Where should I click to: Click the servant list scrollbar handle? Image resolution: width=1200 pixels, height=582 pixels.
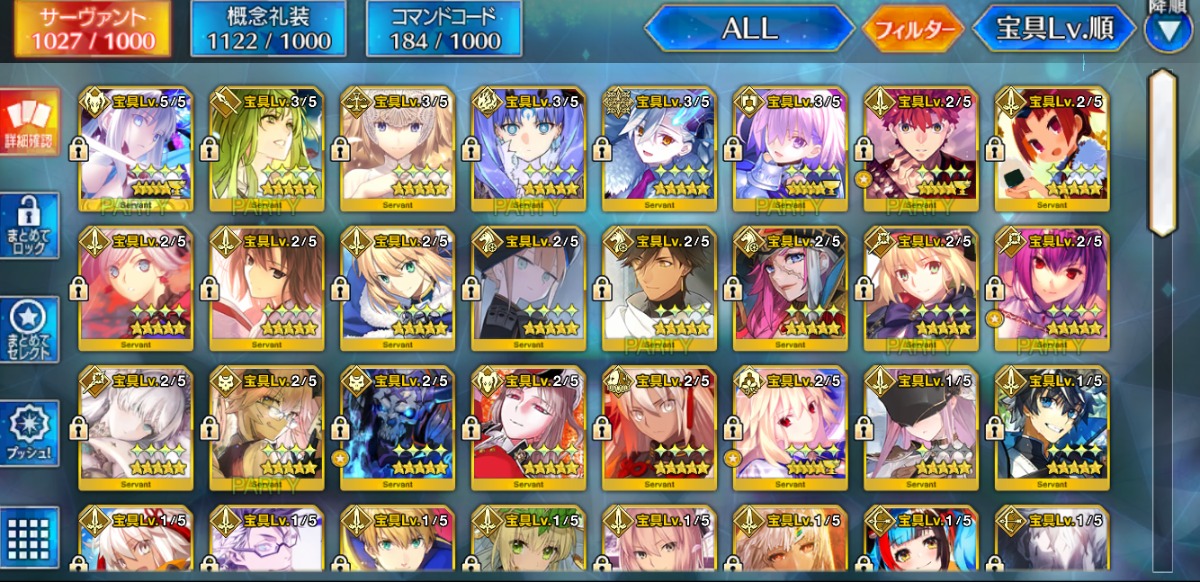pos(1162,150)
